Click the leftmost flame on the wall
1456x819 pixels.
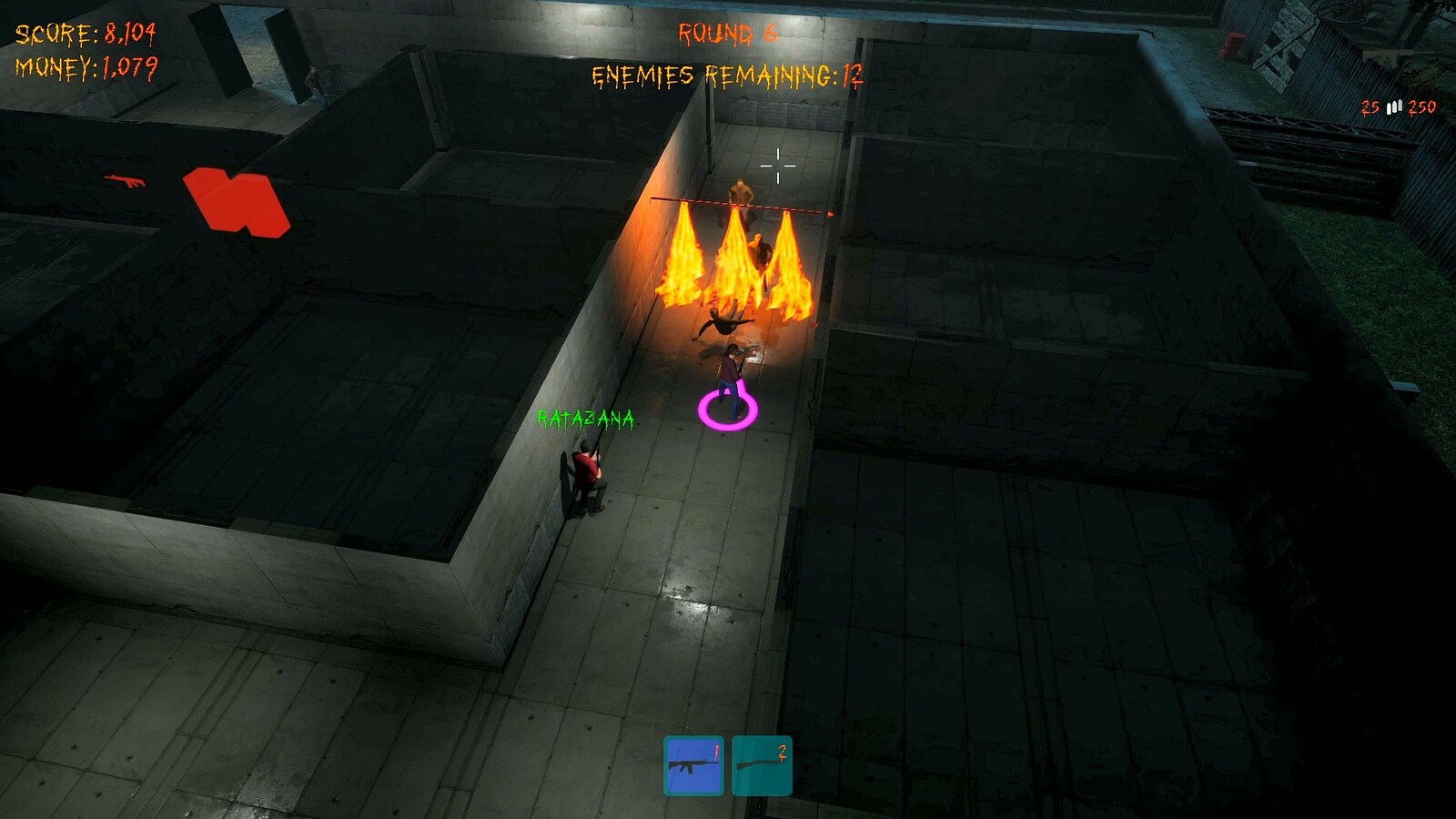(681, 259)
